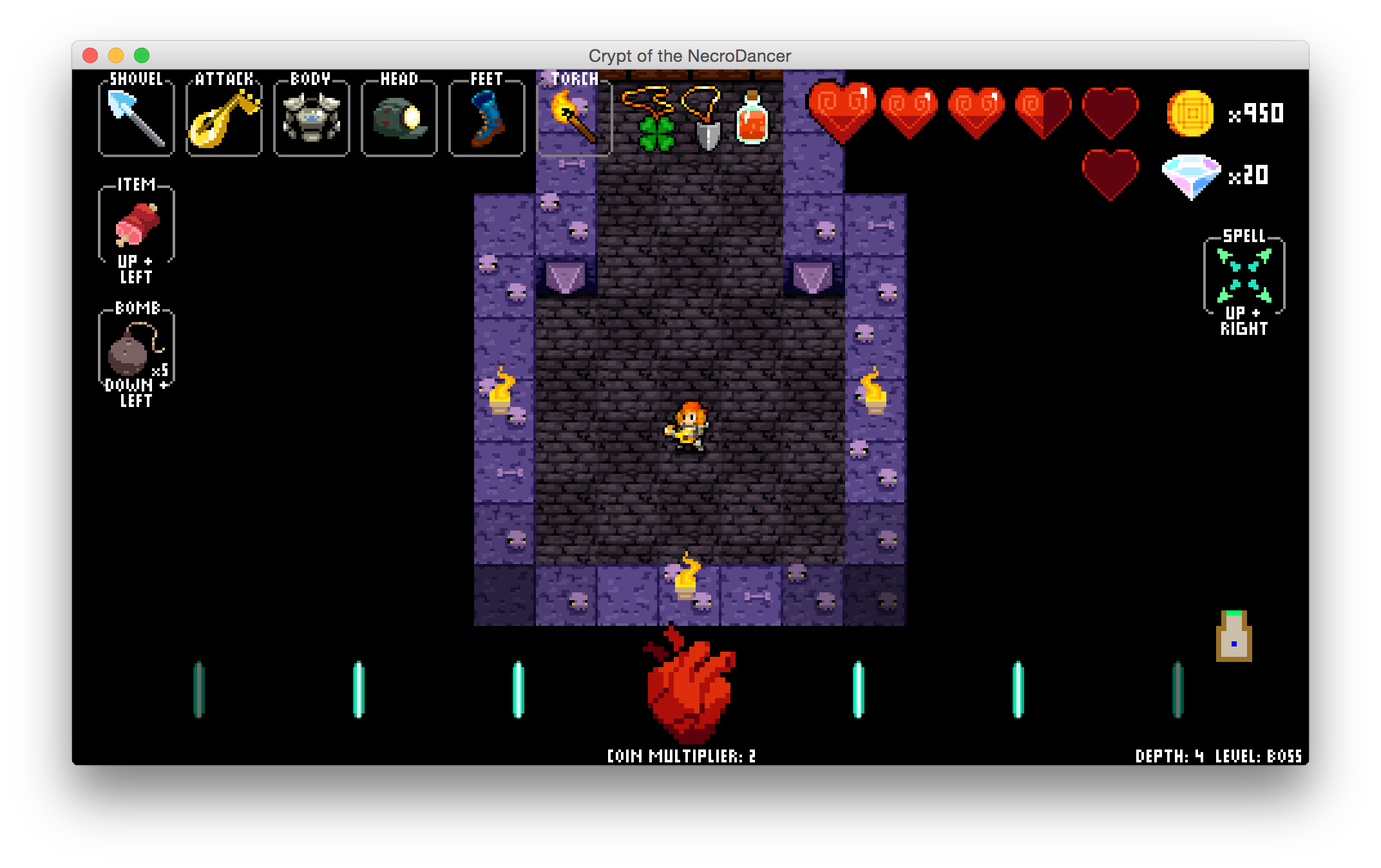Activate the bomb slot
This screenshot has width=1381, height=868.
pos(136,349)
